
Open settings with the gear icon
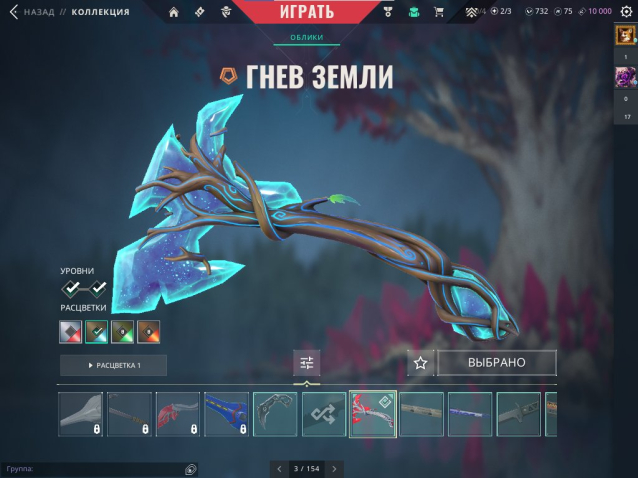point(626,11)
